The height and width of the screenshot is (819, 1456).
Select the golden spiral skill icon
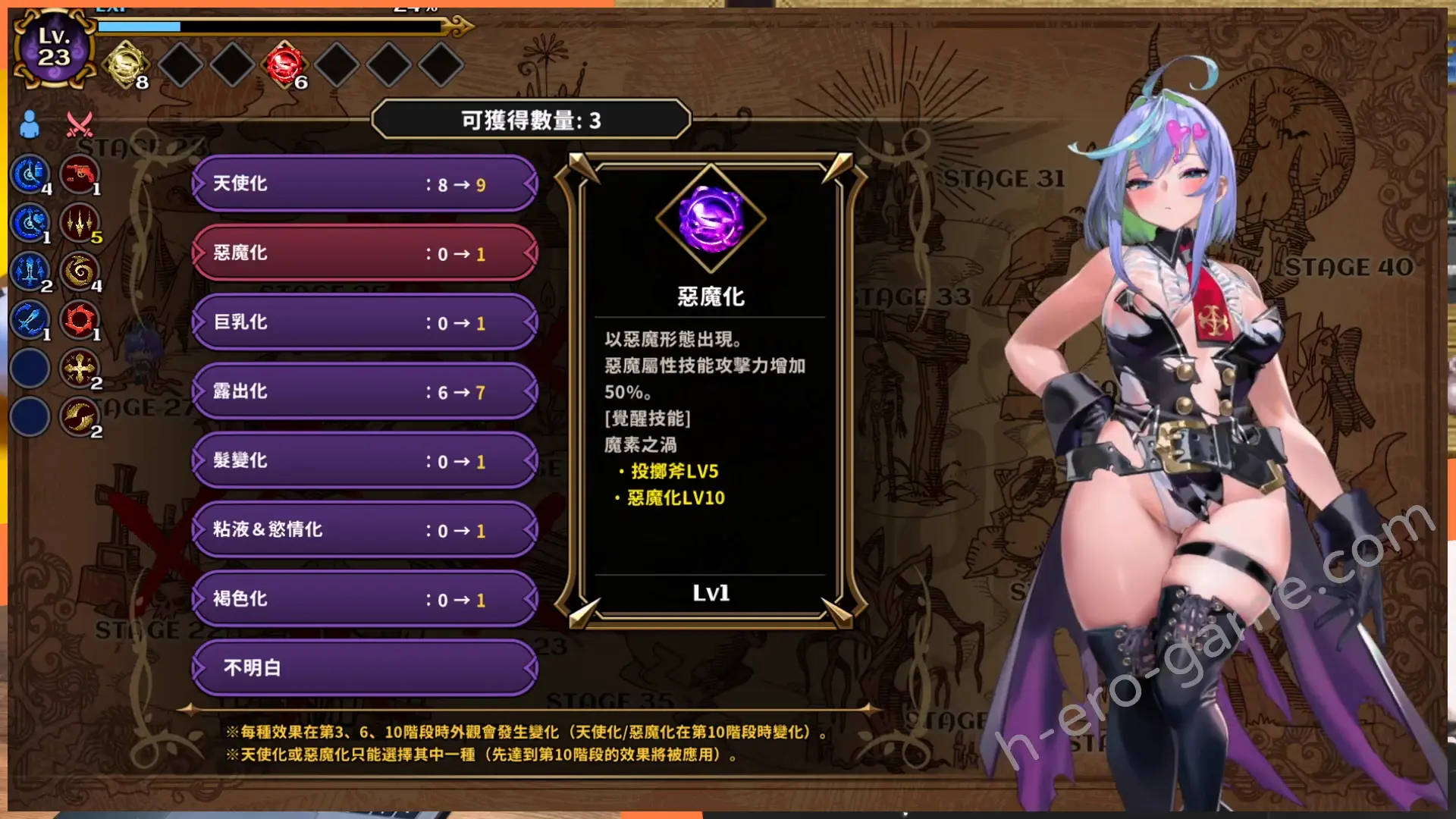[x=79, y=271]
